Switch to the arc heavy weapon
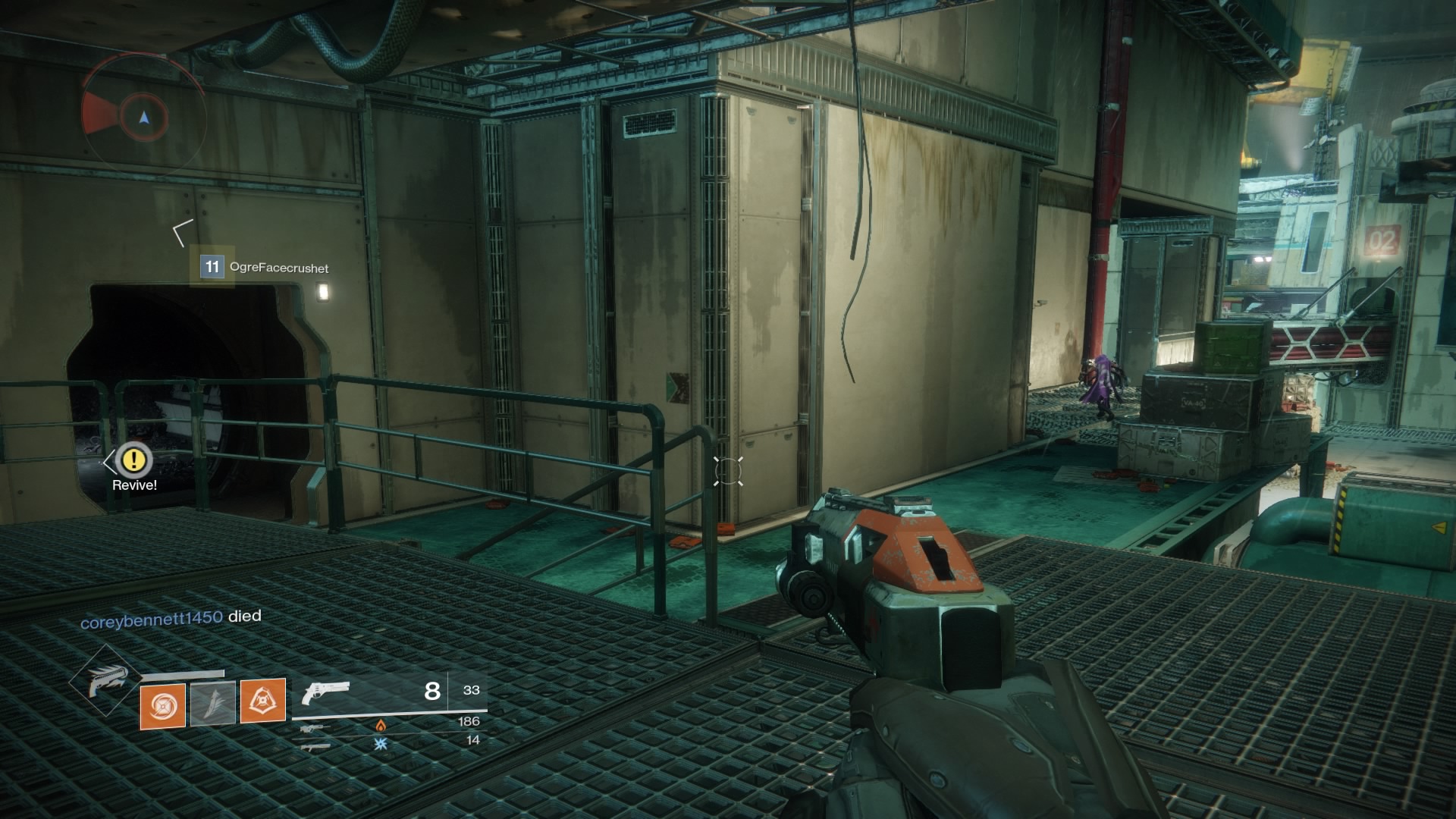 [x=315, y=746]
